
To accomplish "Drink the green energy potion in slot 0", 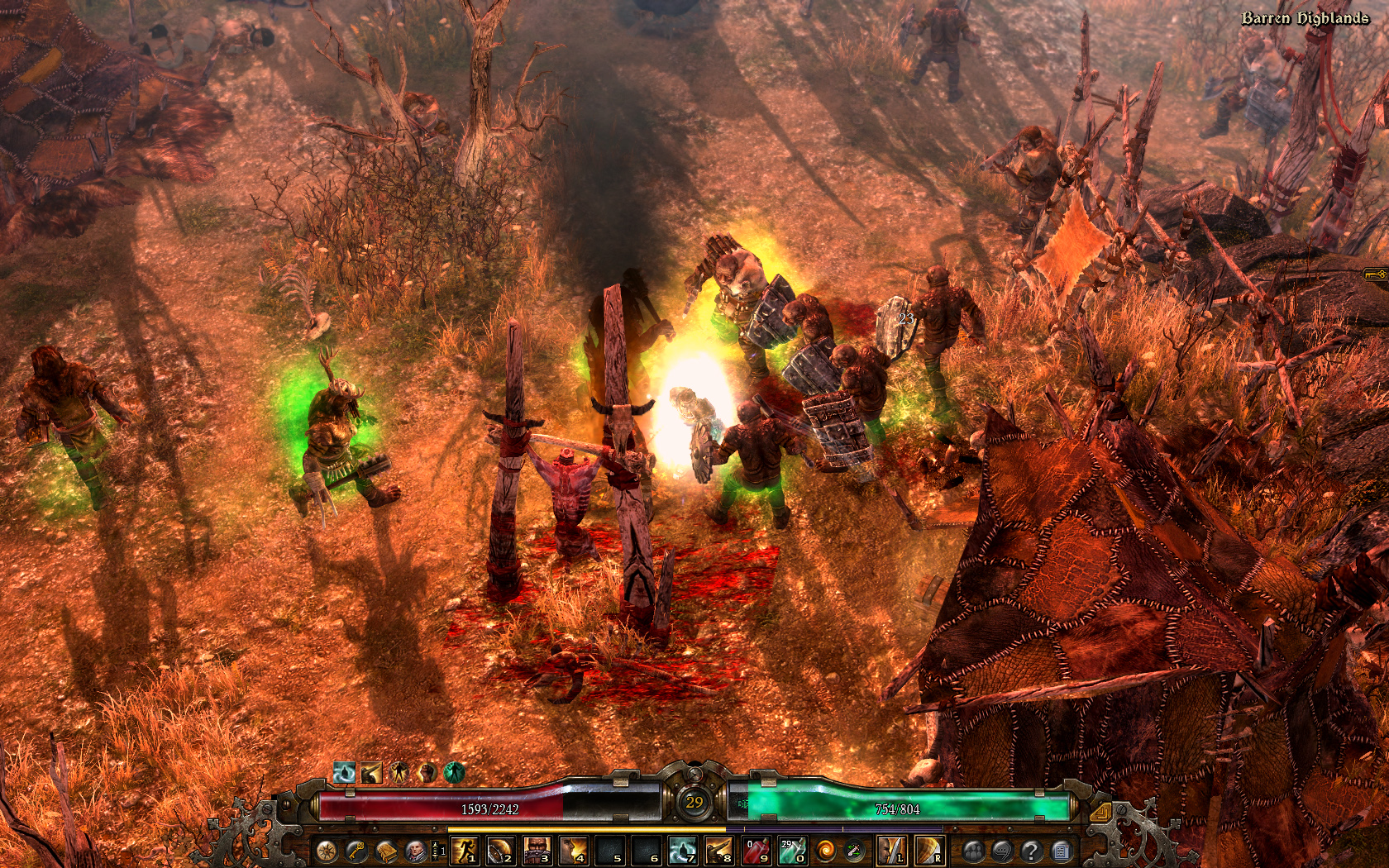I will click(792, 850).
